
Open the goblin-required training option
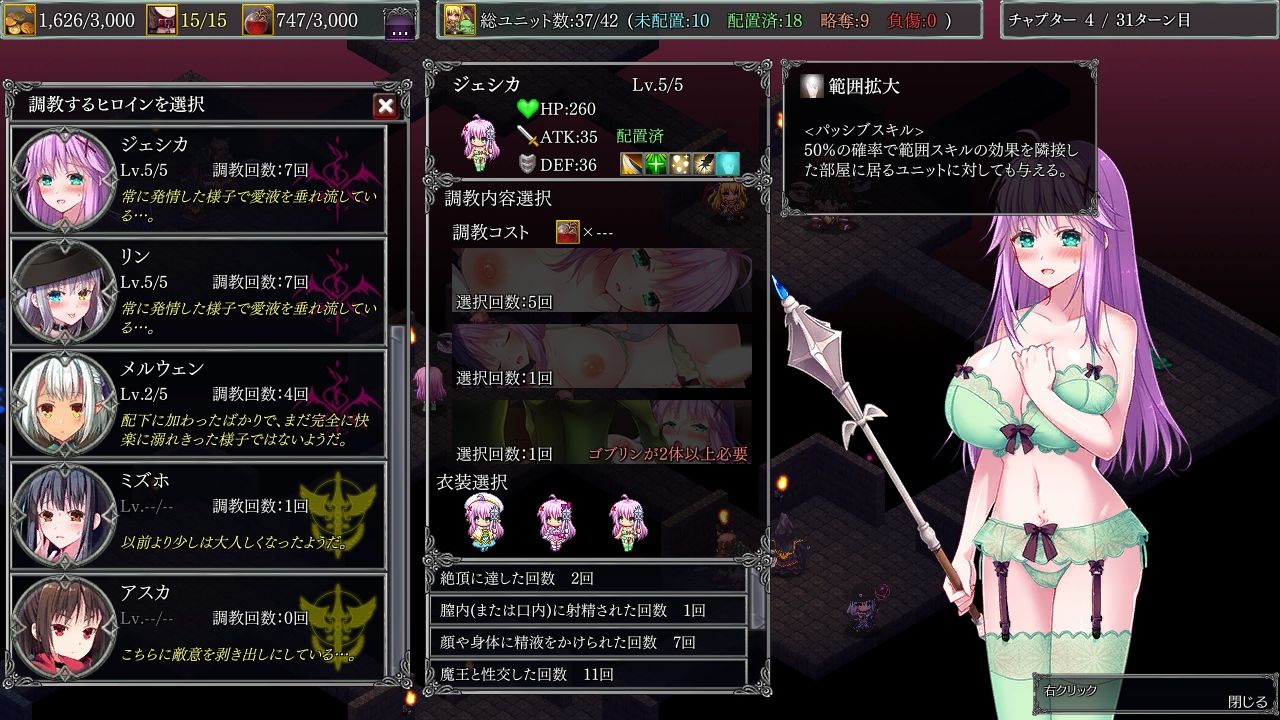click(x=600, y=432)
